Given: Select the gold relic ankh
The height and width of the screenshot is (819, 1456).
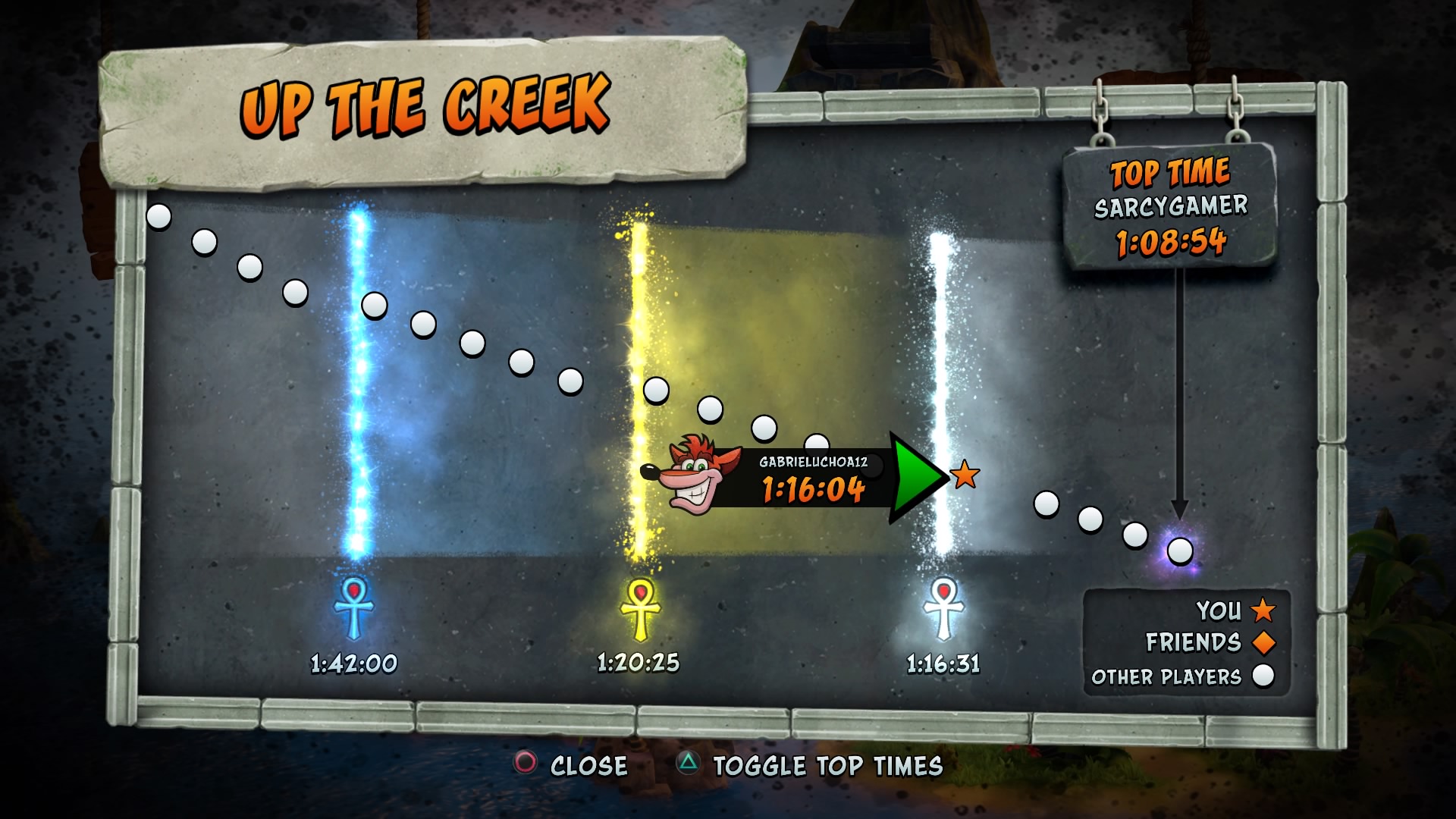Looking at the screenshot, I should coord(640,608).
